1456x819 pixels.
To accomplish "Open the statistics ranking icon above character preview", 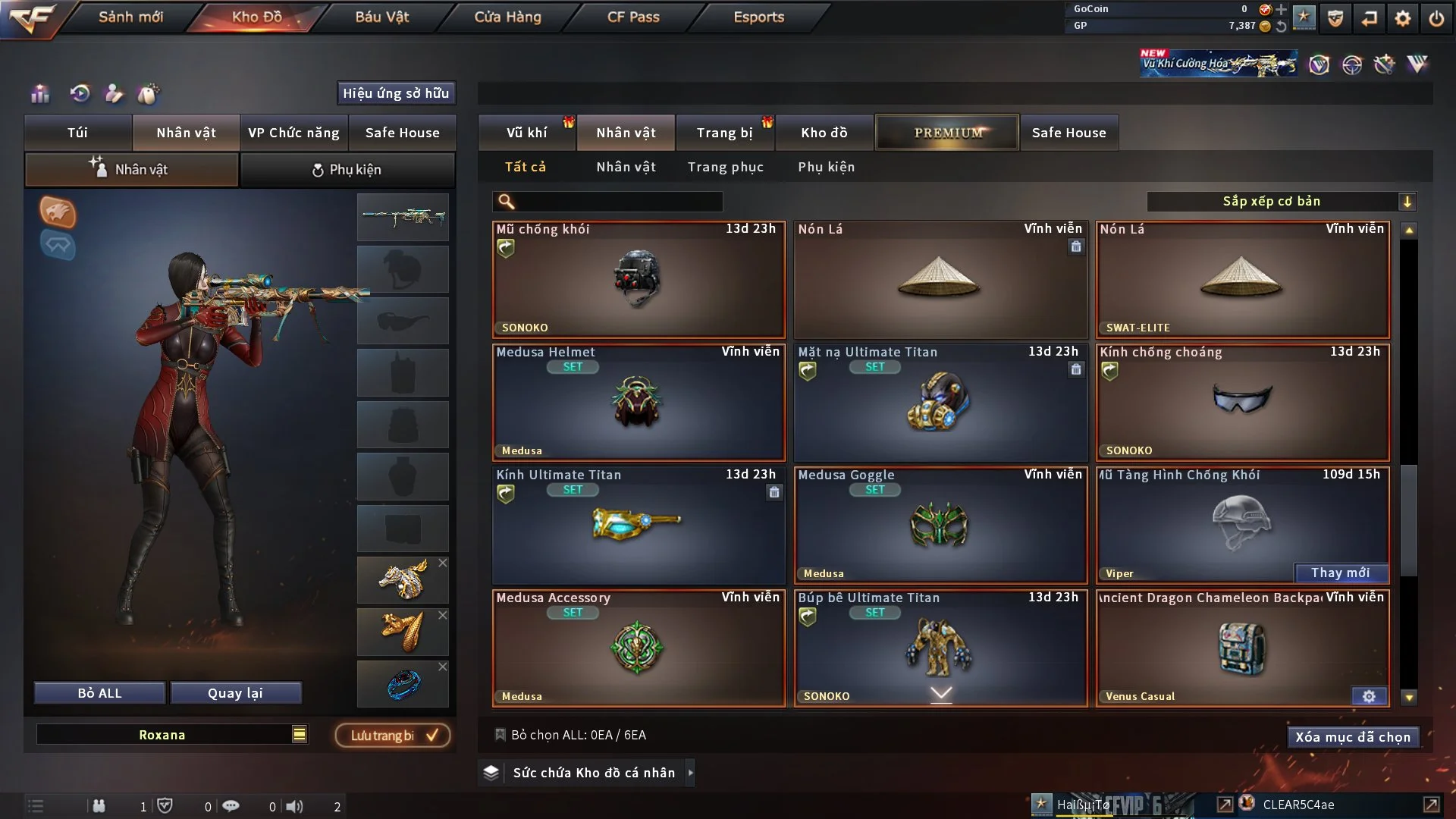I will (x=39, y=94).
